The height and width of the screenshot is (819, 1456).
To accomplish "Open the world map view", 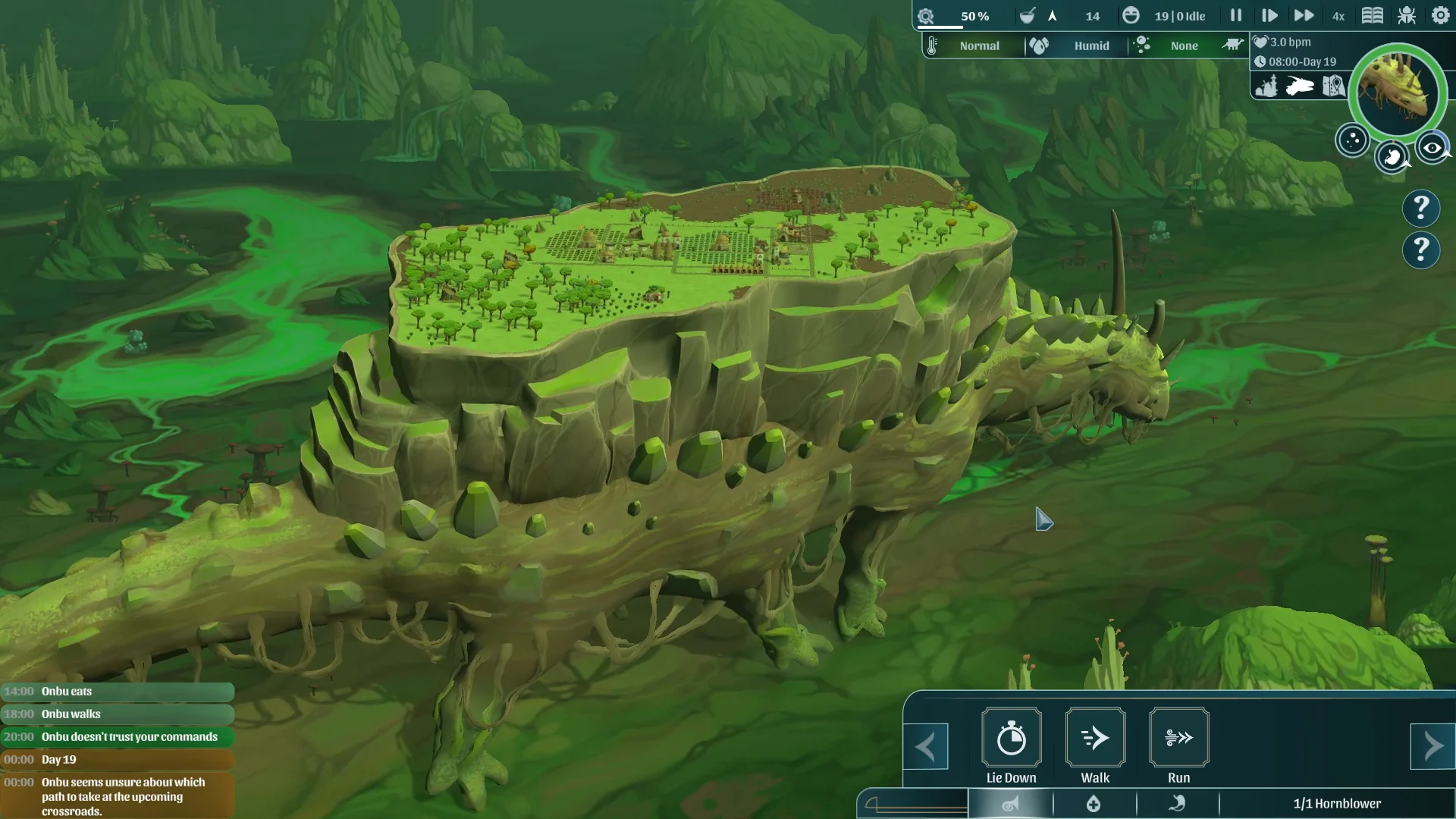I will click(1333, 86).
